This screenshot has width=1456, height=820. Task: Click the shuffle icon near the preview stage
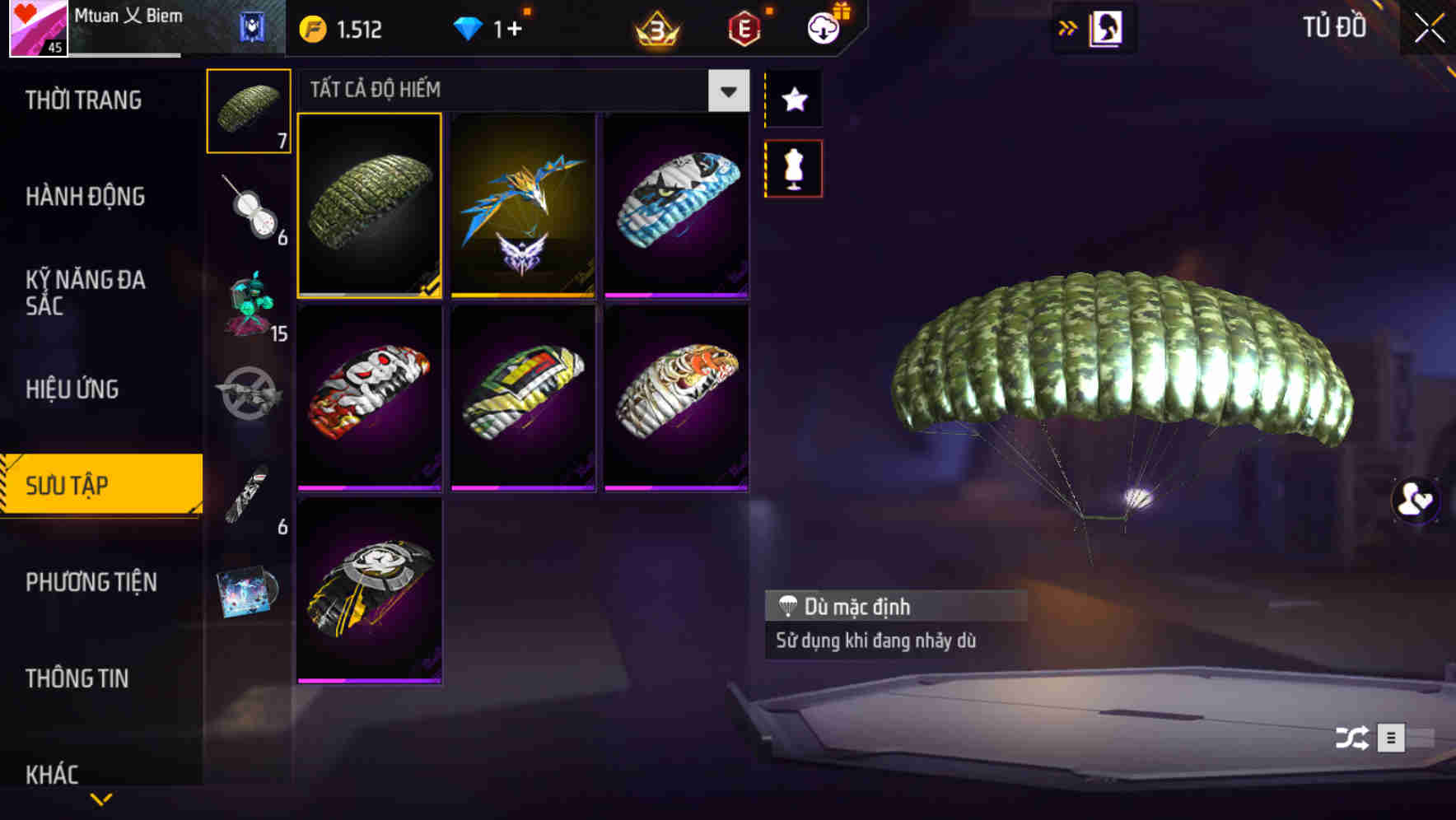(1351, 738)
